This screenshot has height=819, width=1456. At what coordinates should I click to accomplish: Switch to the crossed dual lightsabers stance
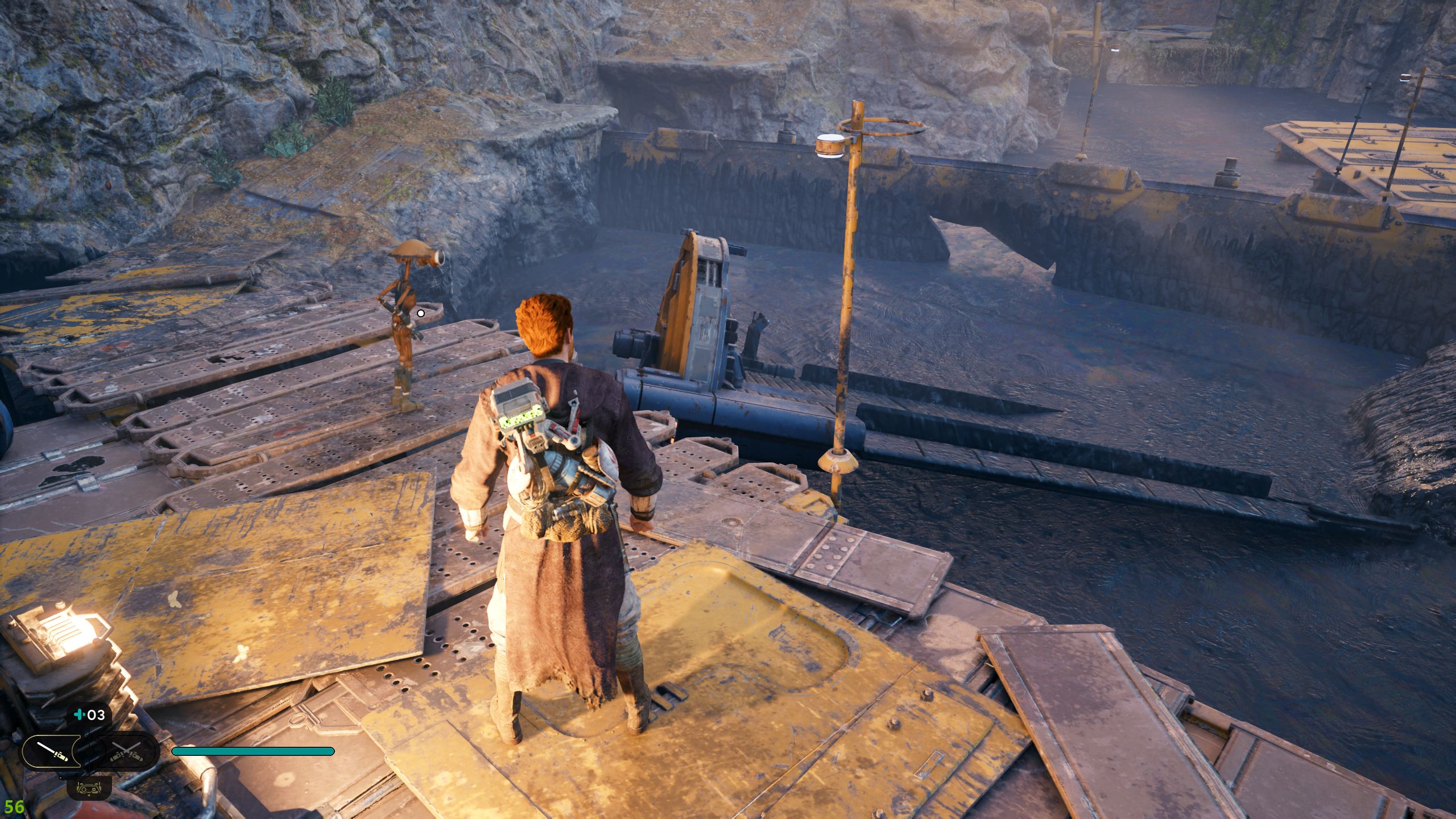(x=126, y=751)
